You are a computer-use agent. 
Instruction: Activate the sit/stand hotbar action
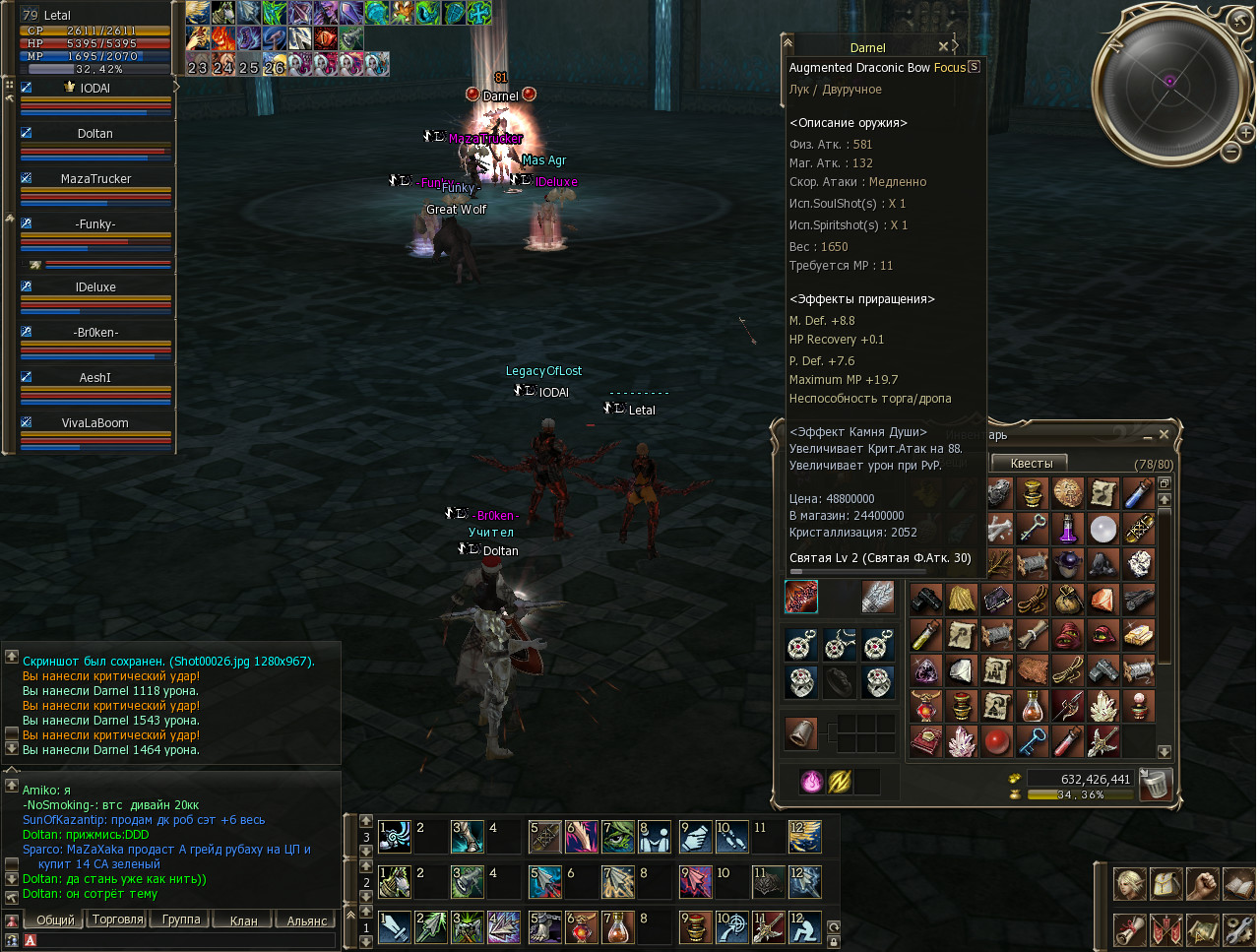pos(804,927)
